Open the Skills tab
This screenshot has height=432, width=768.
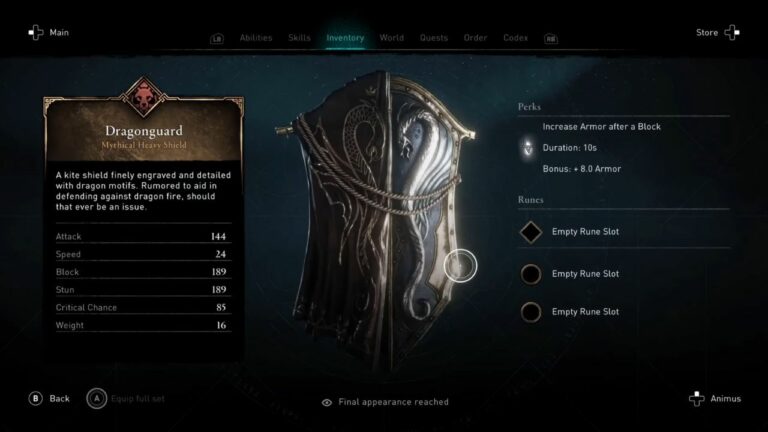[299, 38]
